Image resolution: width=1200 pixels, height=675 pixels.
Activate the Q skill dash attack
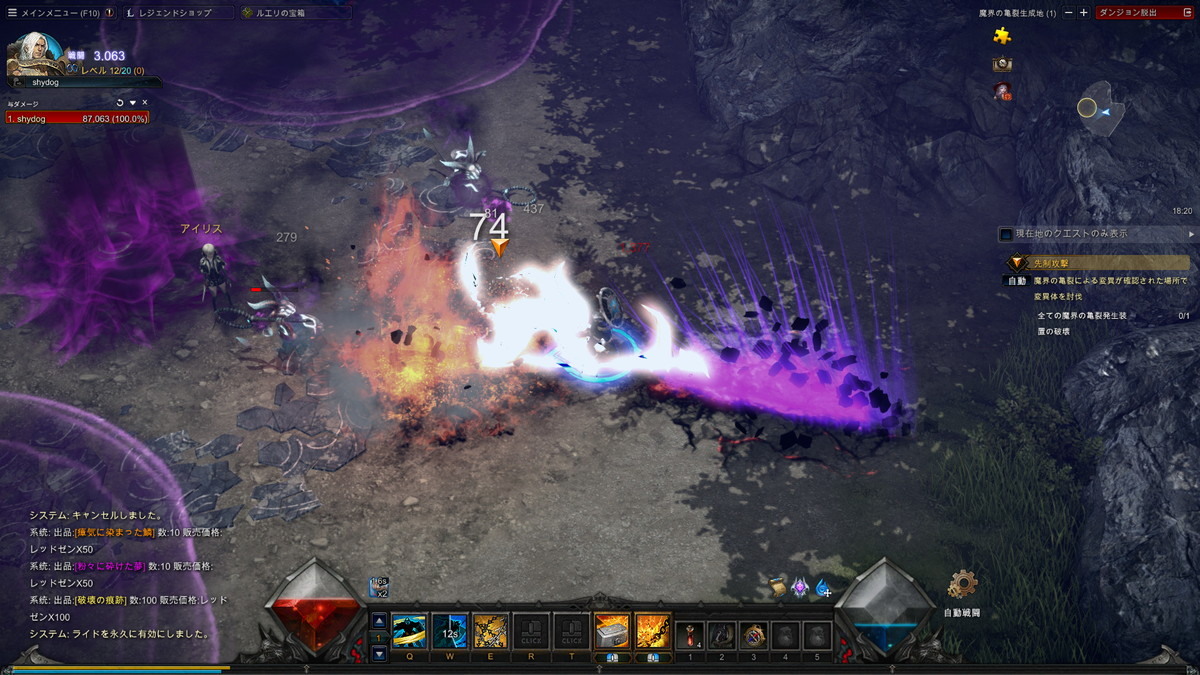(x=409, y=631)
